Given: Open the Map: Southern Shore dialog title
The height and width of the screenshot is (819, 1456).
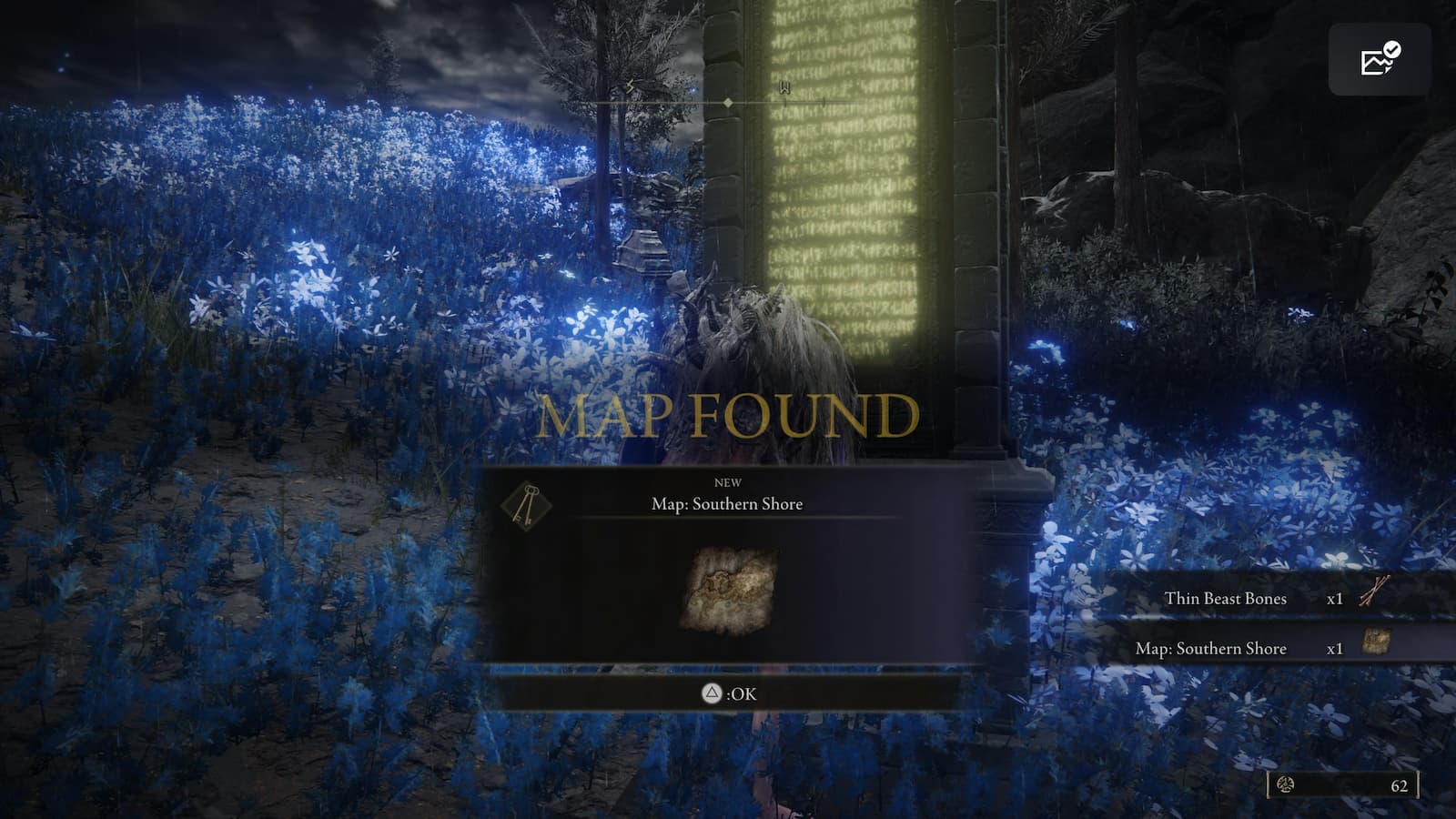Looking at the screenshot, I should pyautogui.click(x=728, y=503).
